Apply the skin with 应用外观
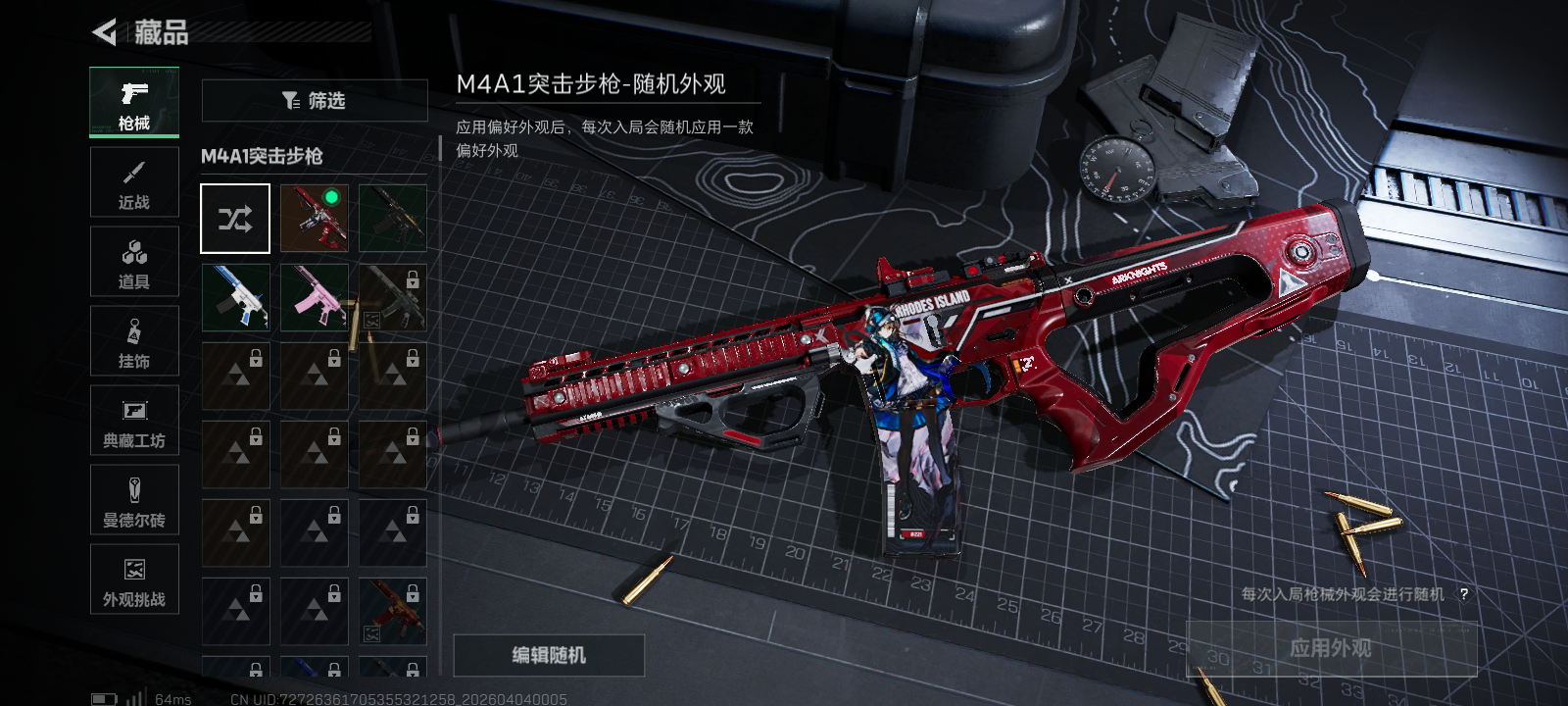Image resolution: width=1568 pixels, height=706 pixels. click(x=1331, y=648)
